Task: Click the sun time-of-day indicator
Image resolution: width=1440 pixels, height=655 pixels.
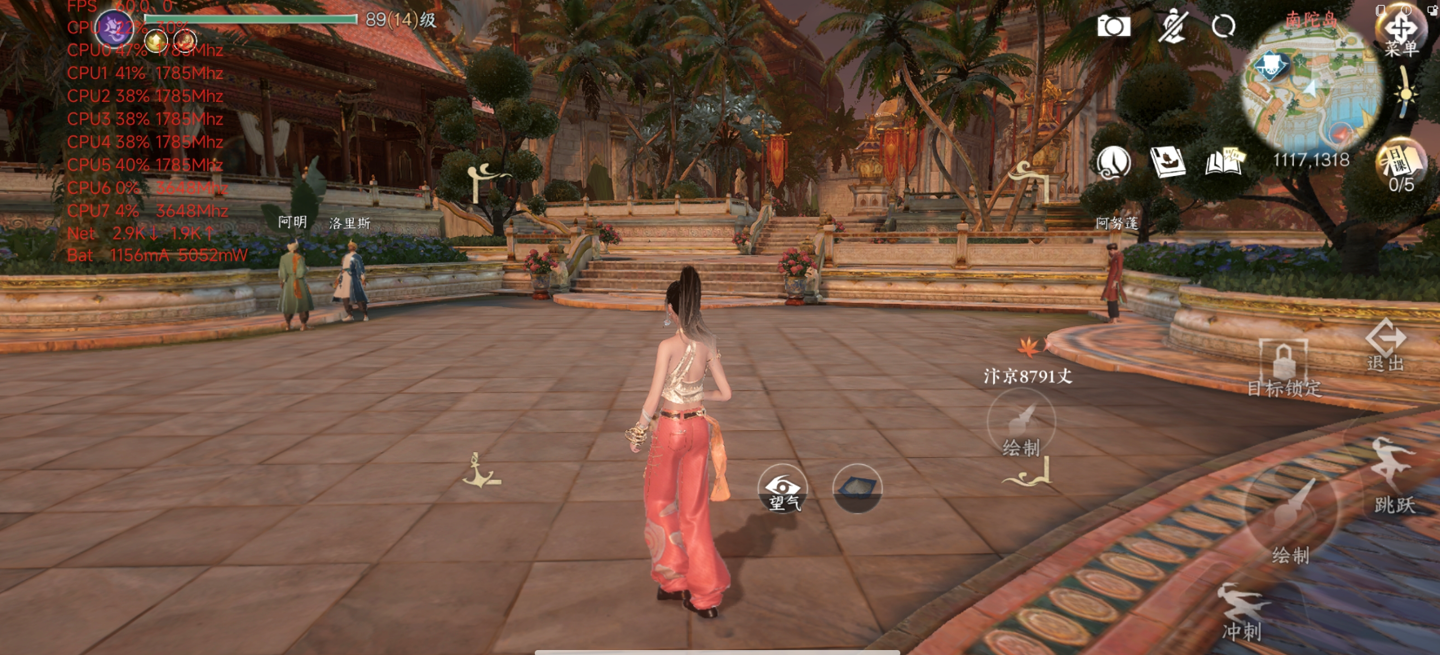Action: [1406, 95]
